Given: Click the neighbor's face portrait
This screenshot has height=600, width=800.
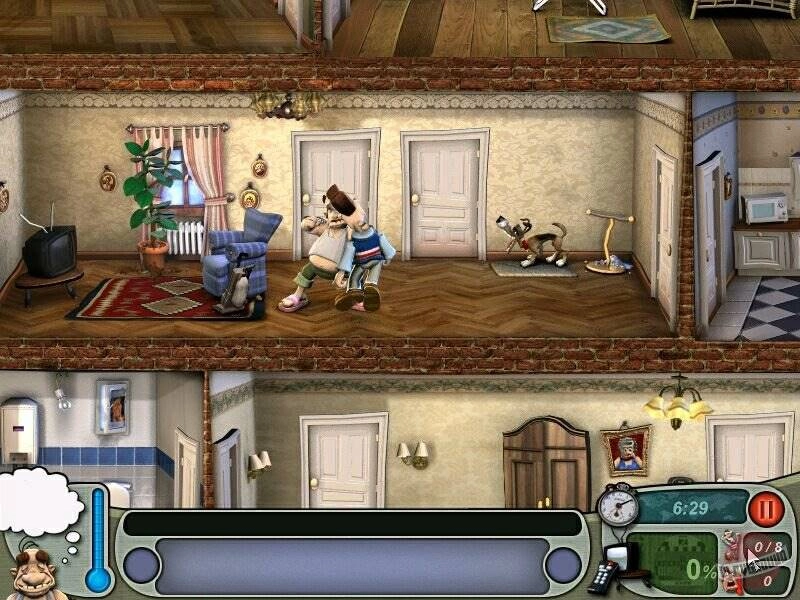Looking at the screenshot, I should point(37,573).
